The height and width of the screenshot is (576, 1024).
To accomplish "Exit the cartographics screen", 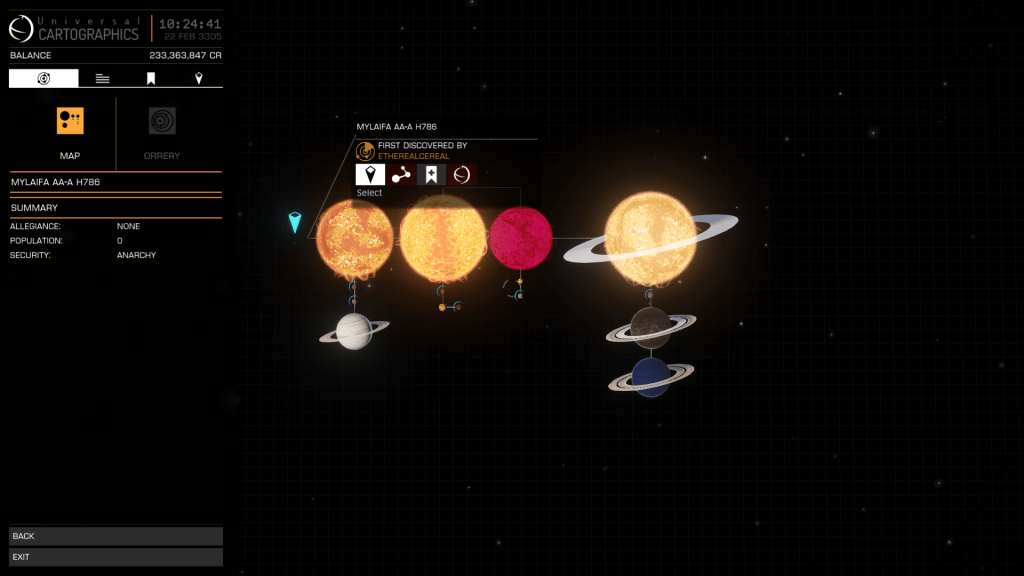I will (115, 556).
